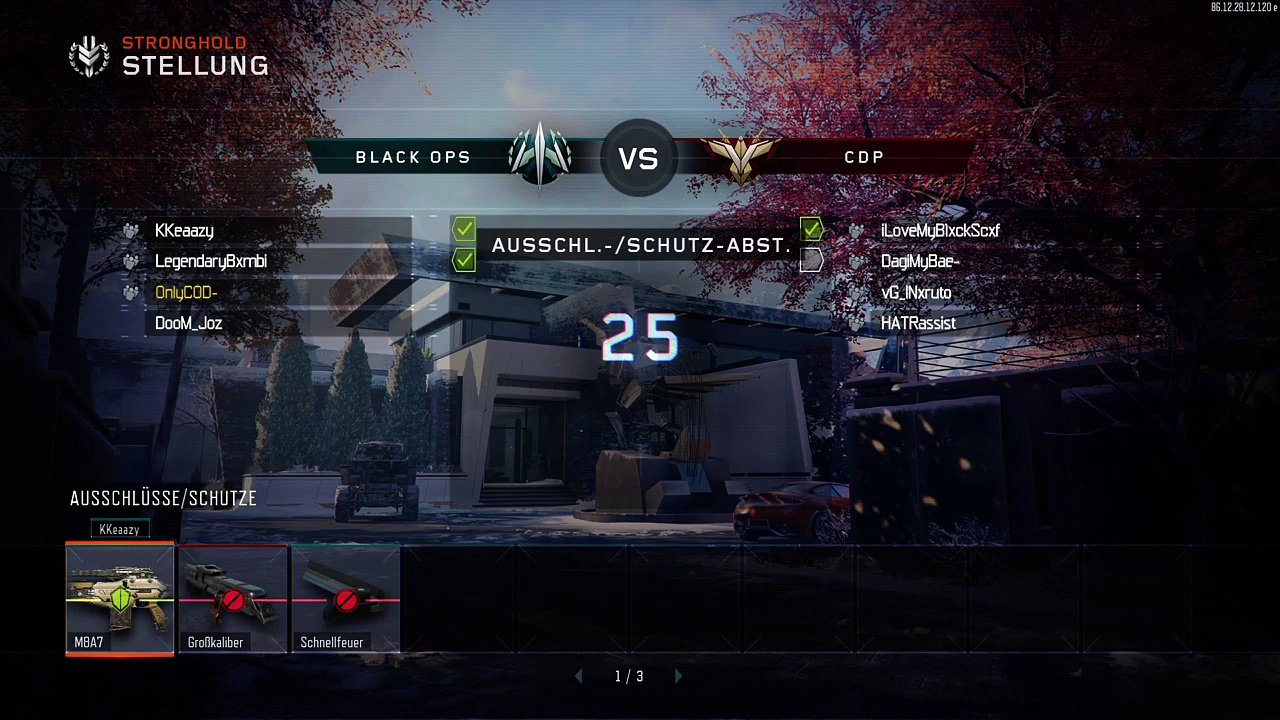The height and width of the screenshot is (720, 1280).
Task: Select player DooM_Joz in team list
Action: click(188, 324)
